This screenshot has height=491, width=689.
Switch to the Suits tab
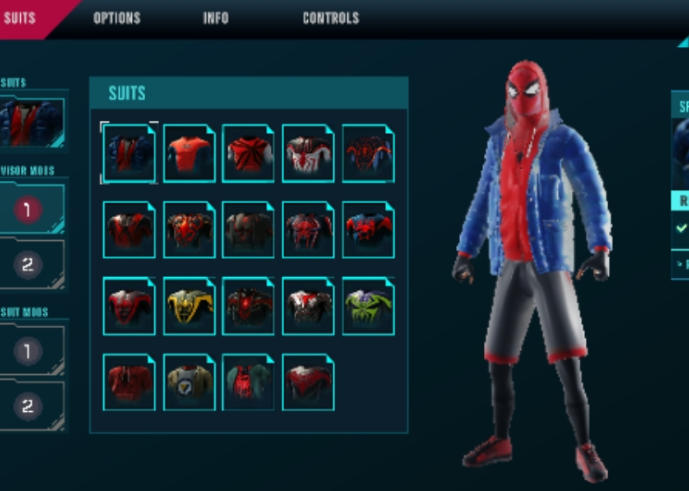(x=20, y=17)
